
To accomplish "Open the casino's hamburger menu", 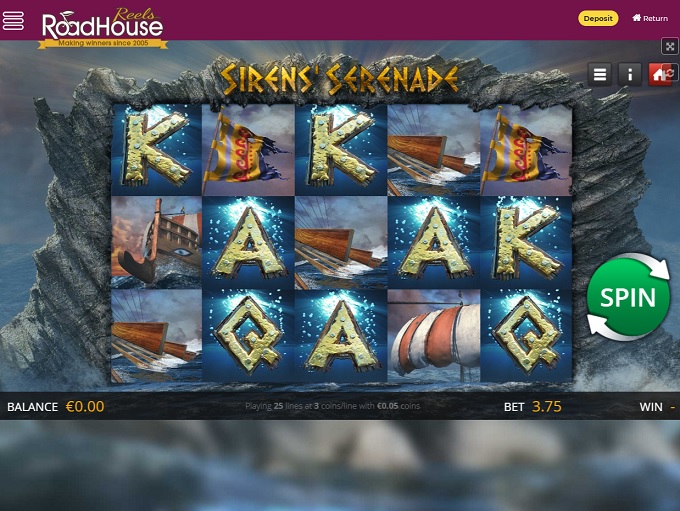I will point(14,20).
